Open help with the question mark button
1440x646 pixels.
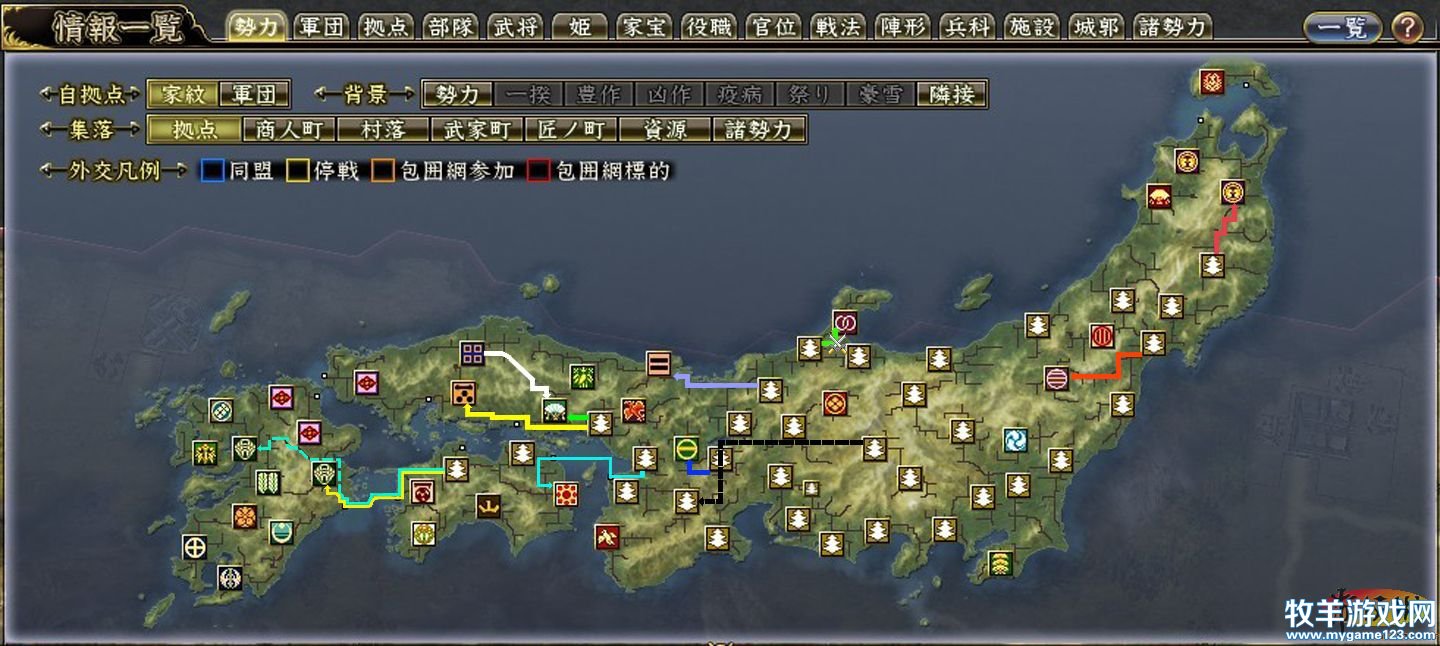coord(1407,28)
